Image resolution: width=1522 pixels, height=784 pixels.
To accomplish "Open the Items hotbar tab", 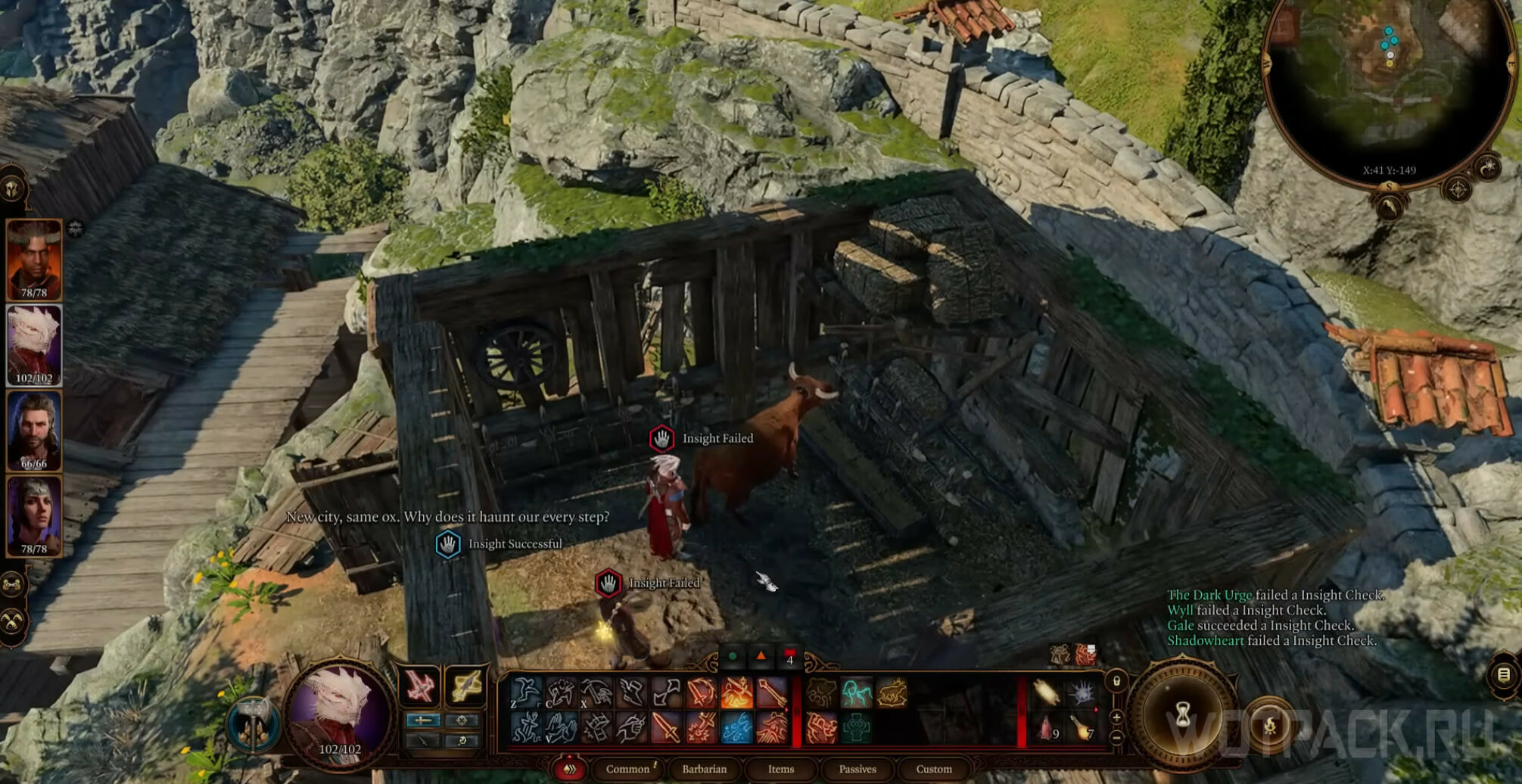I will pos(781,769).
